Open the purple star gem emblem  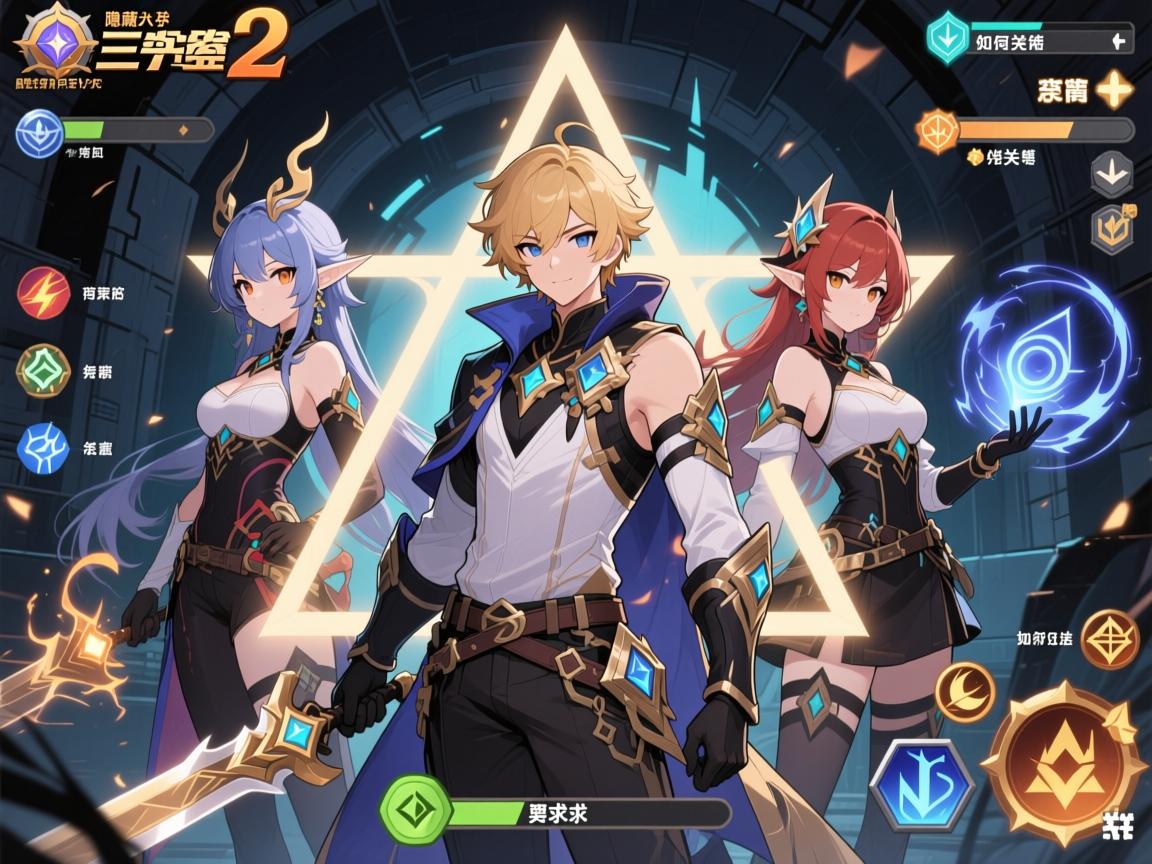(54, 43)
